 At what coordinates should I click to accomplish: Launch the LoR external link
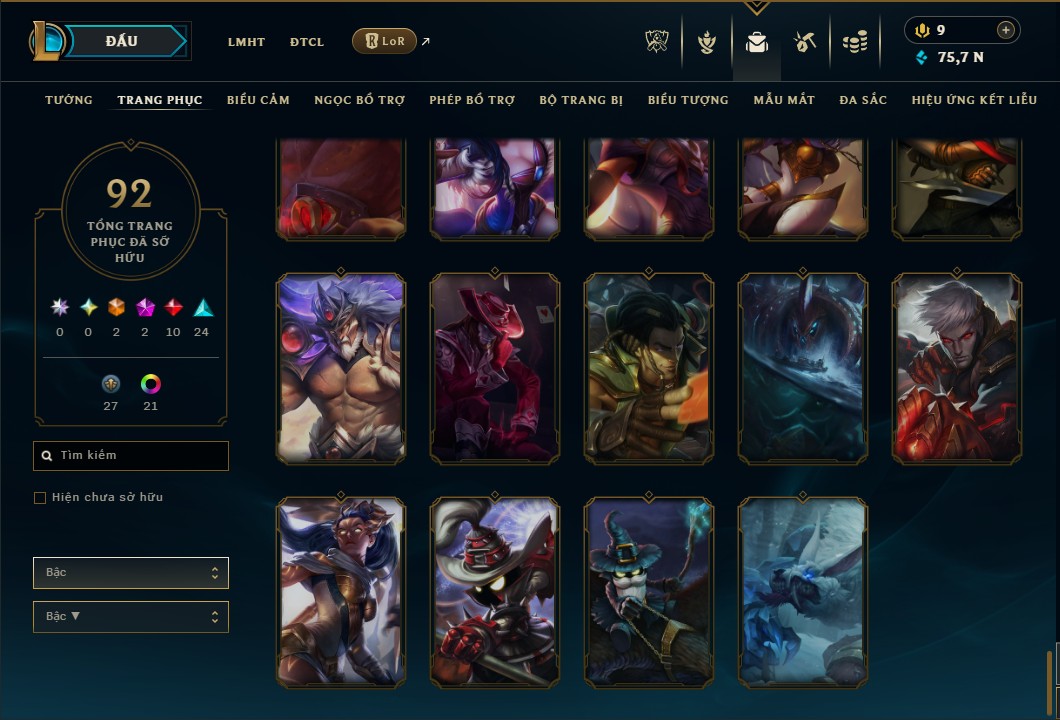tap(385, 41)
